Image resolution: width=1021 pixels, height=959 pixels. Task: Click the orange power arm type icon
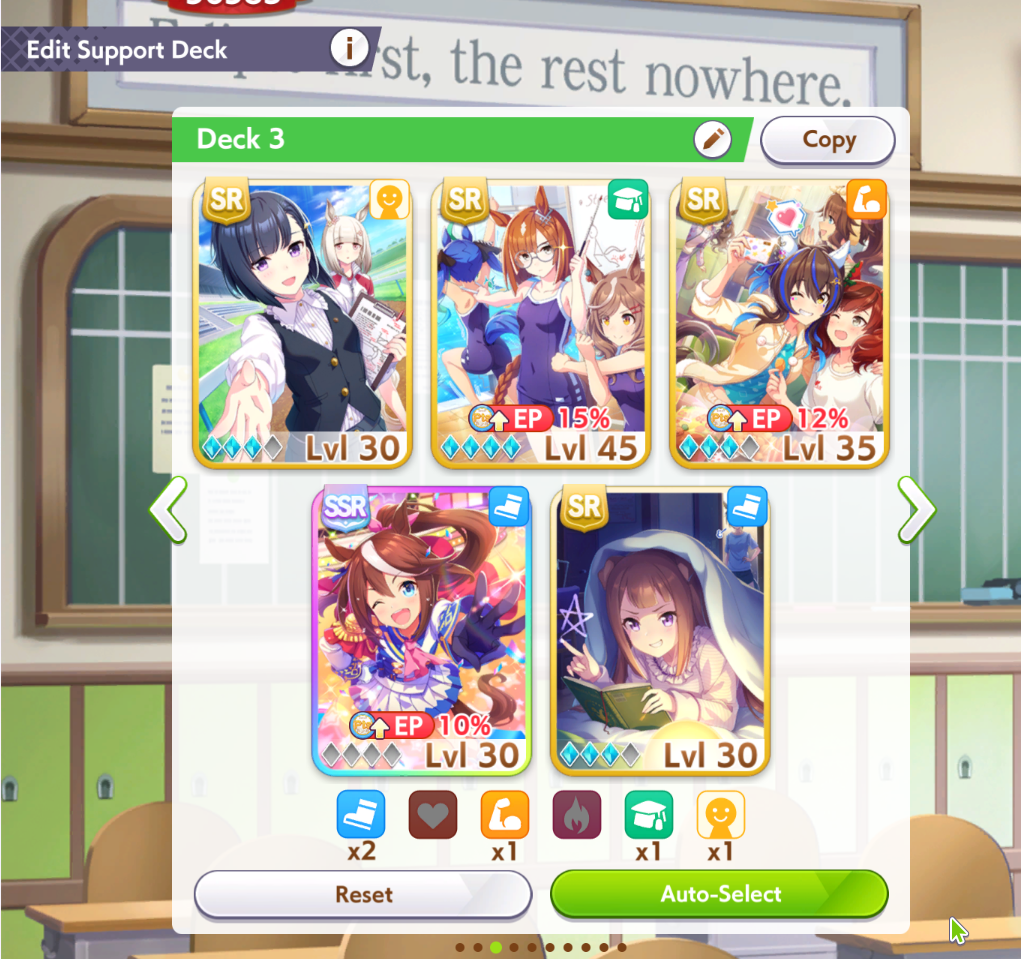tap(505, 814)
